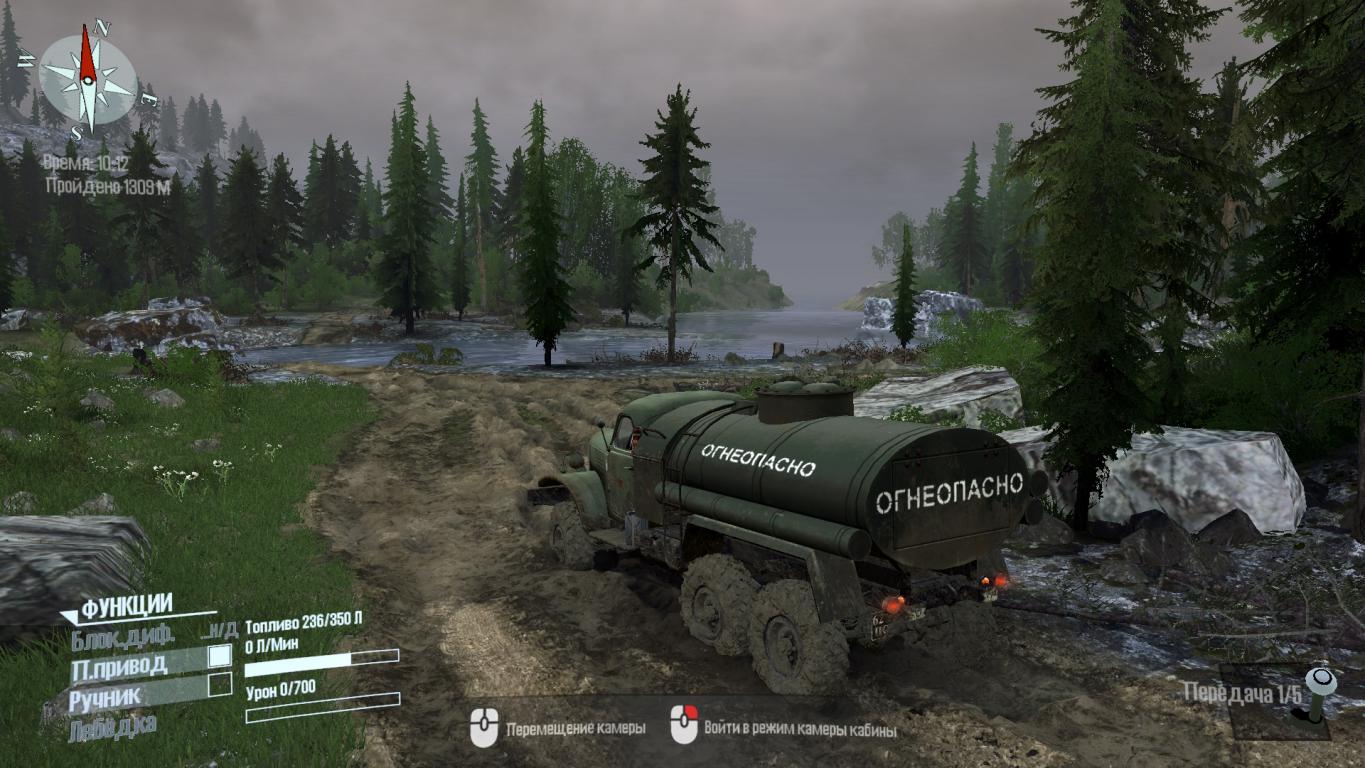Tick the checkbox beside Ручник
Image resolution: width=1365 pixels, height=768 pixels.
220,685
